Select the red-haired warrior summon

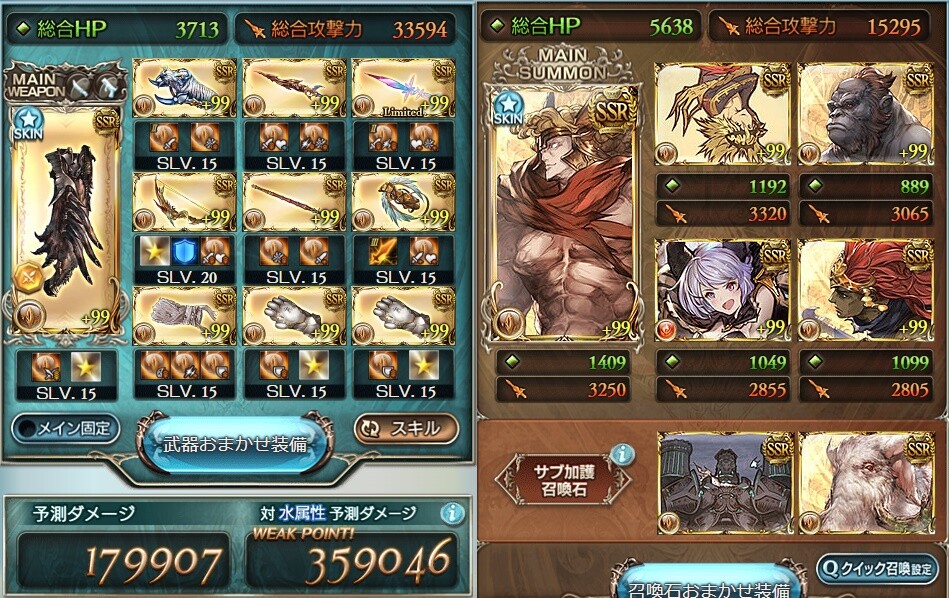[x=865, y=290]
